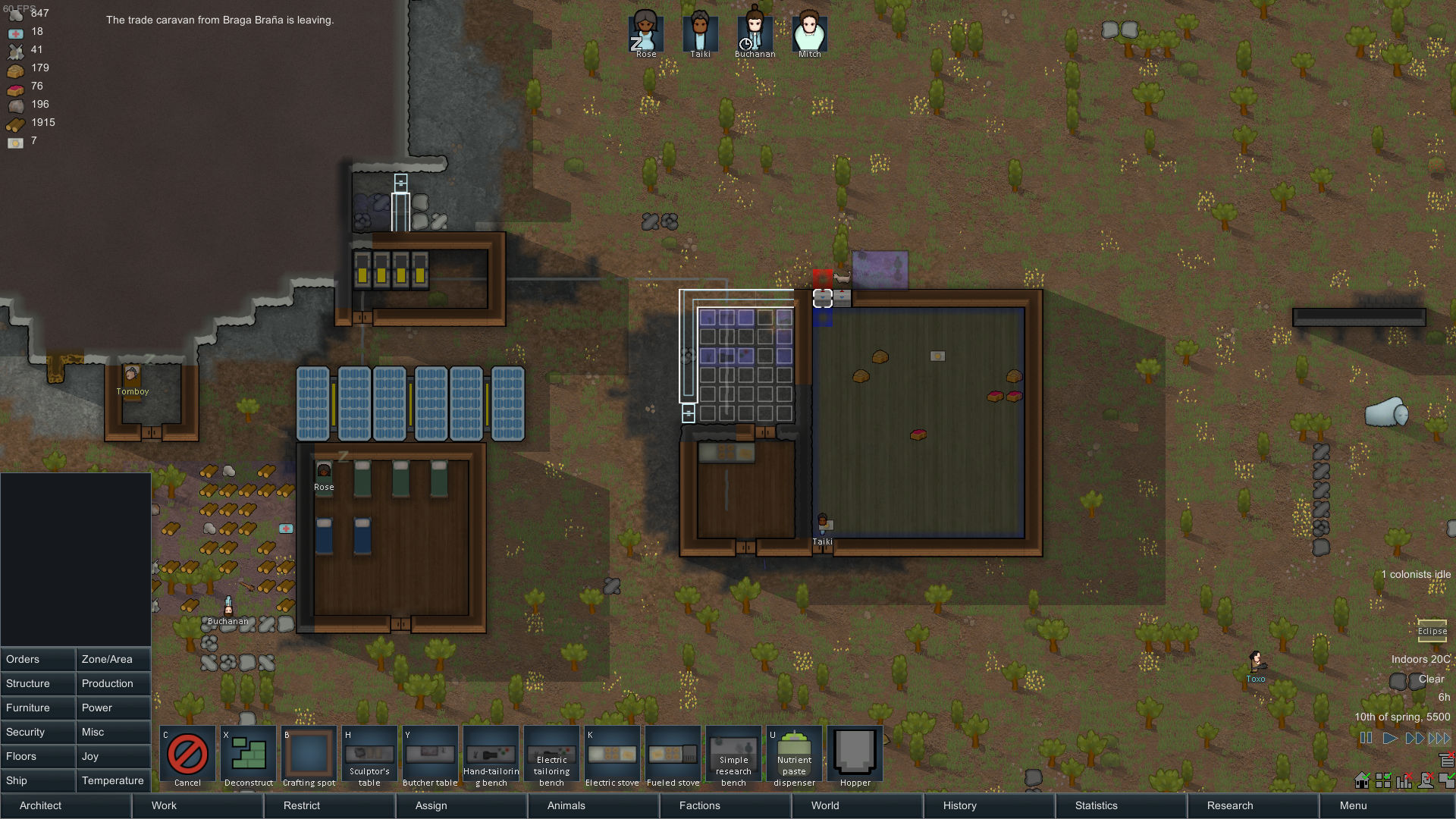1456x819 pixels.
Task: Pause the game with pause button
Action: pyautogui.click(x=1367, y=738)
